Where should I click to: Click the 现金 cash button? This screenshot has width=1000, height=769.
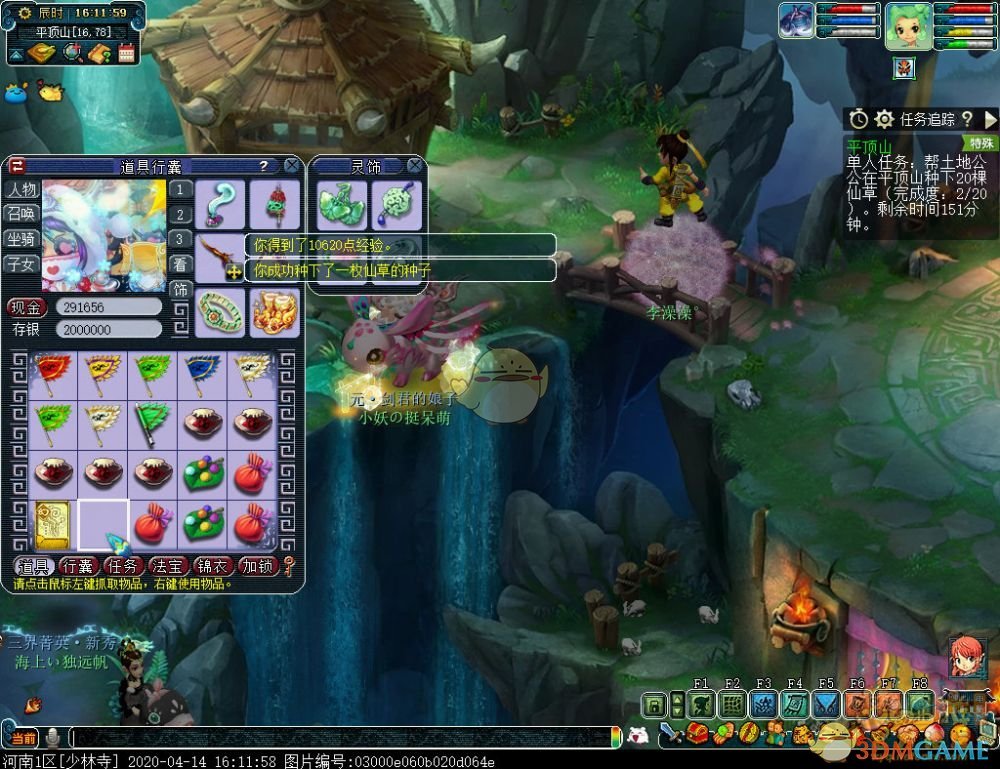27,307
